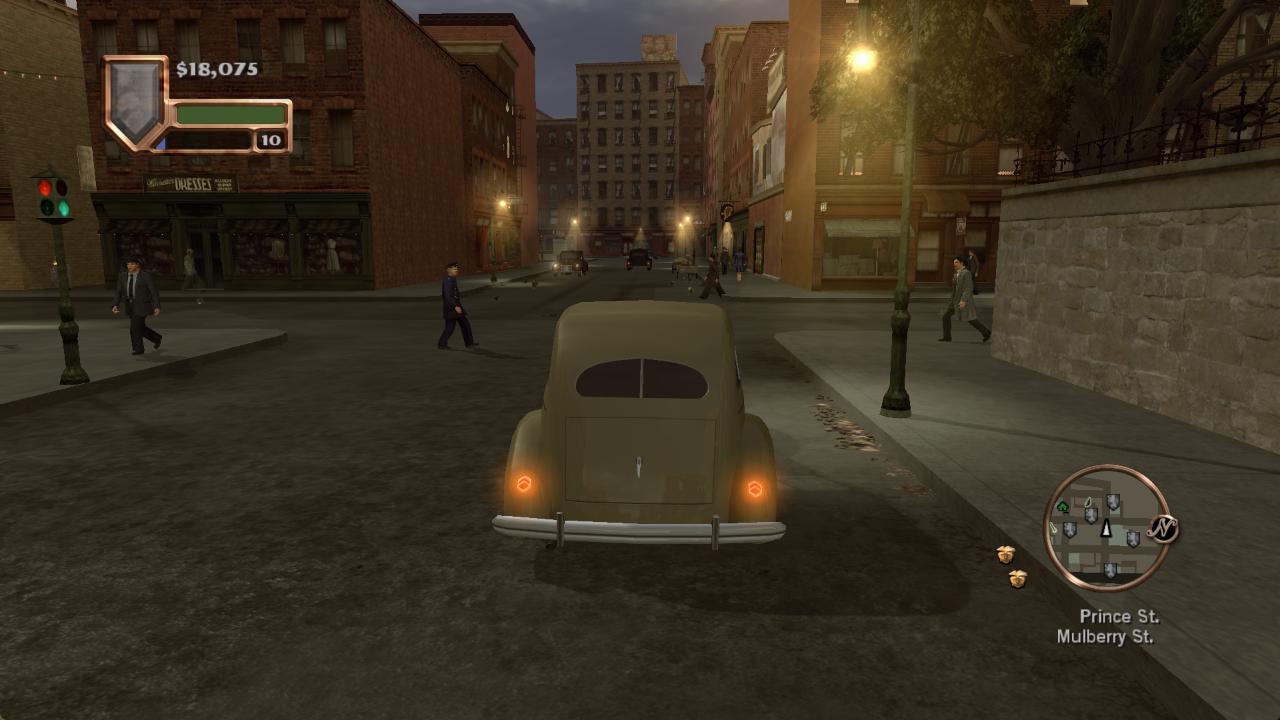Screen dimensions: 1280x720
Task: Click the right-side shield marker on the minimap
Action: tap(1133, 539)
